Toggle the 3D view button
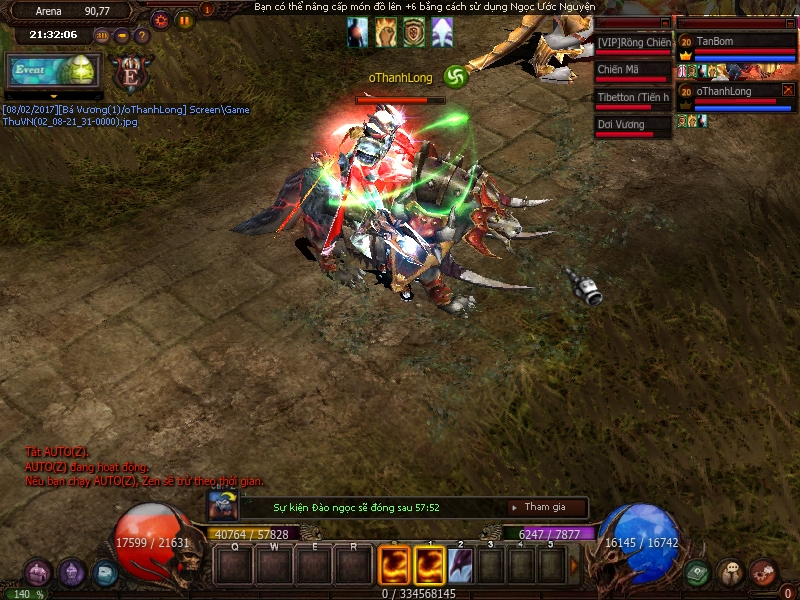This screenshot has height=600, width=800. [102, 35]
